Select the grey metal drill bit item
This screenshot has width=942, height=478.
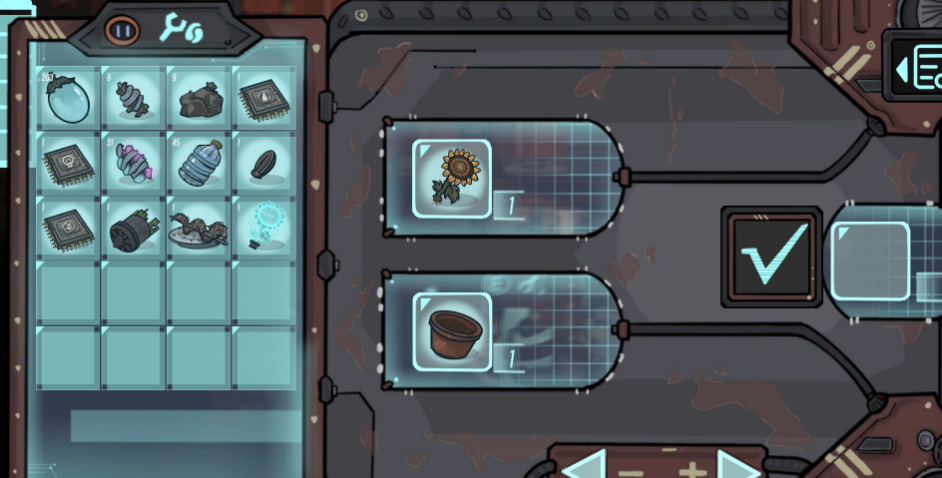coord(134,99)
